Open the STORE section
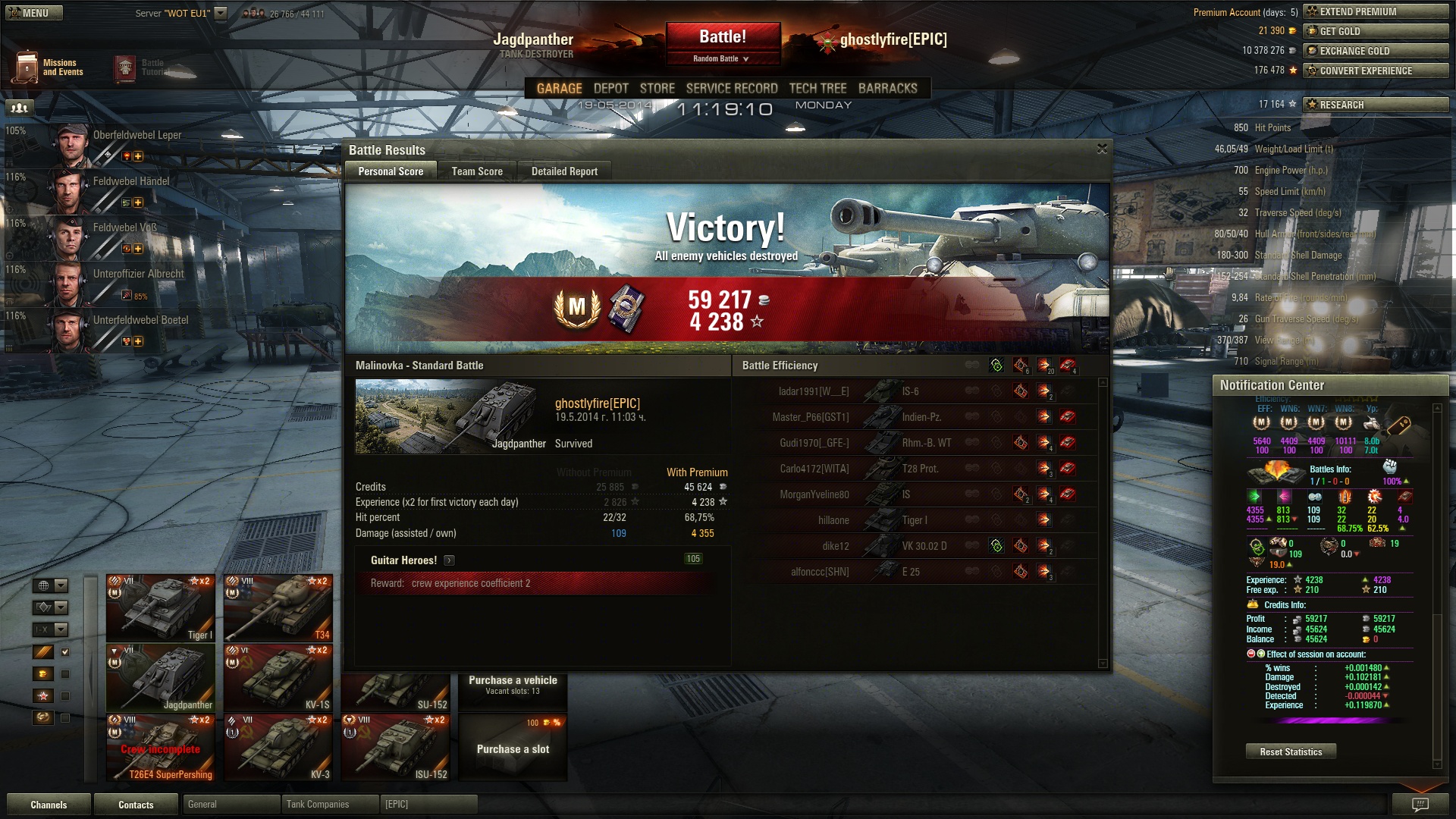 [657, 89]
